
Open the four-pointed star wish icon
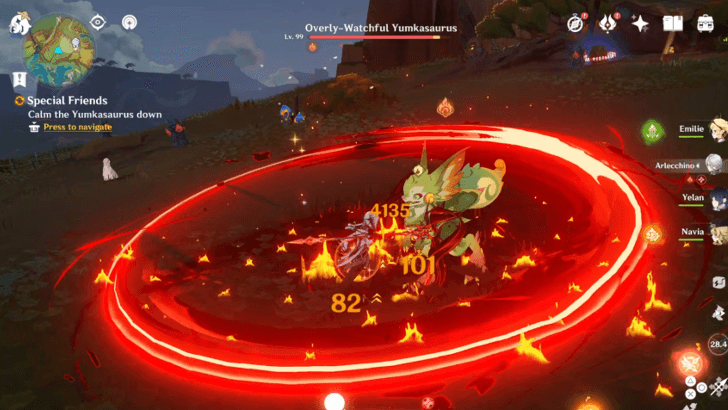pos(640,23)
